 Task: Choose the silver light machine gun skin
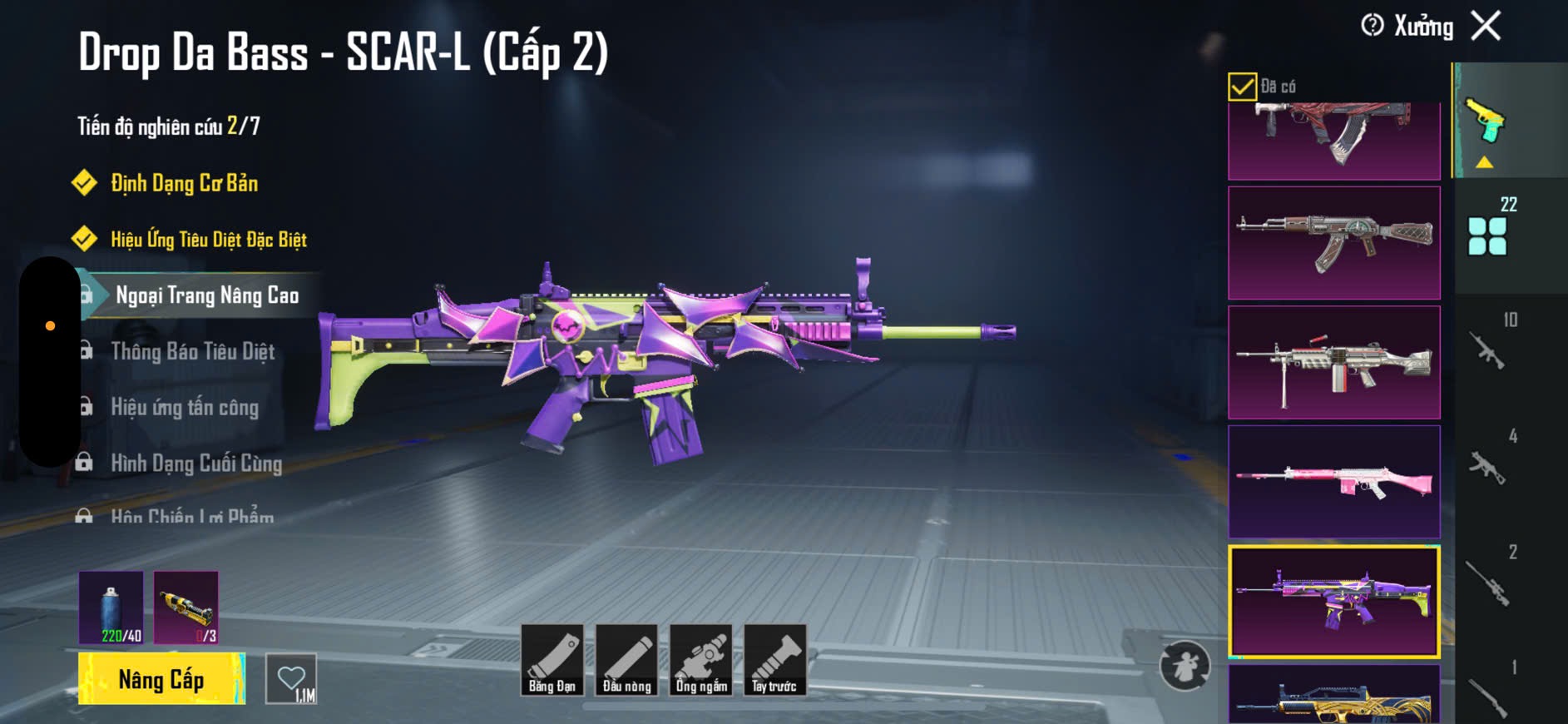click(1334, 362)
